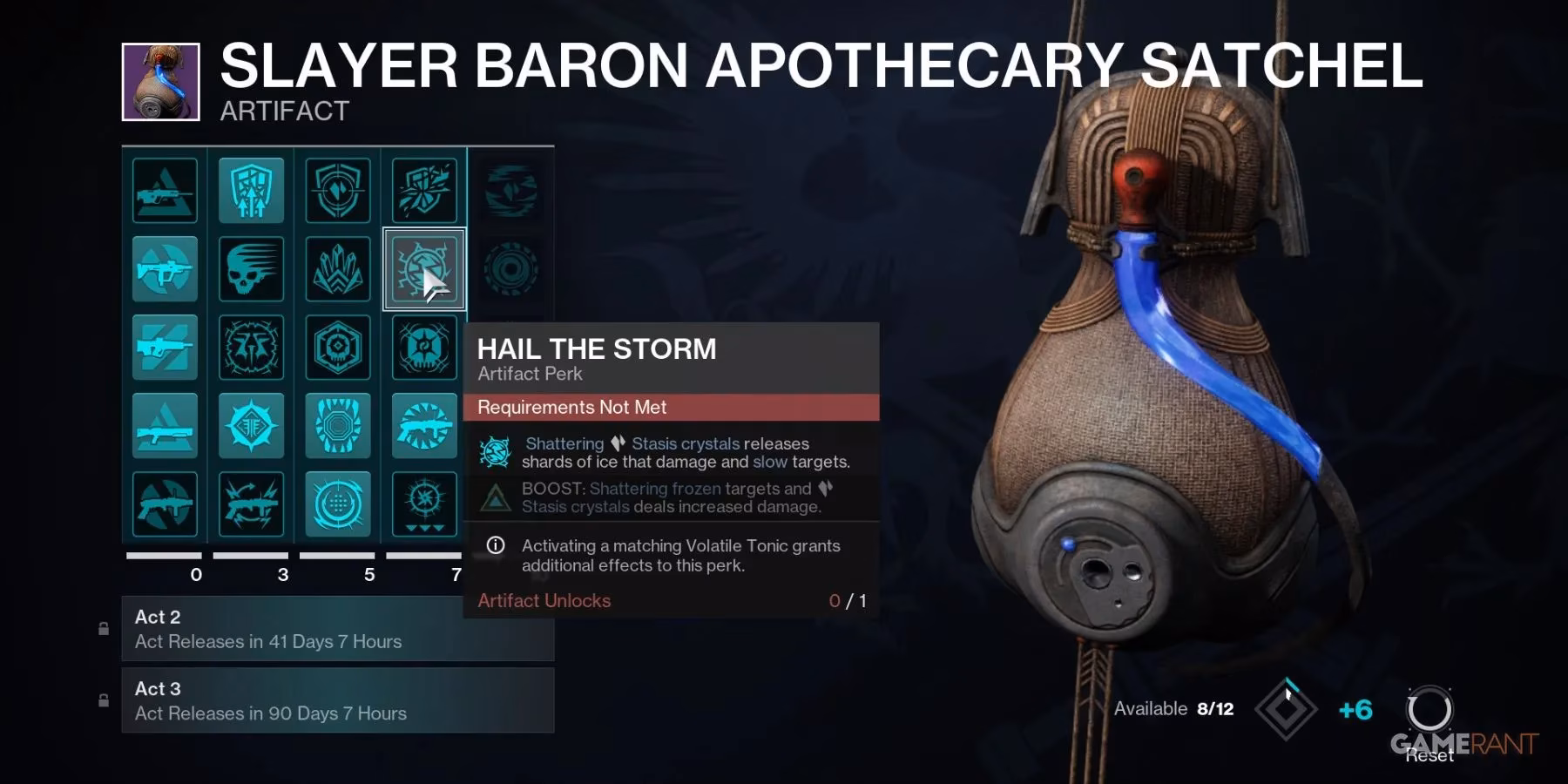This screenshot has width=1568, height=784.
Task: Select the shotgun weapon perk in row four
Action: (x=166, y=425)
